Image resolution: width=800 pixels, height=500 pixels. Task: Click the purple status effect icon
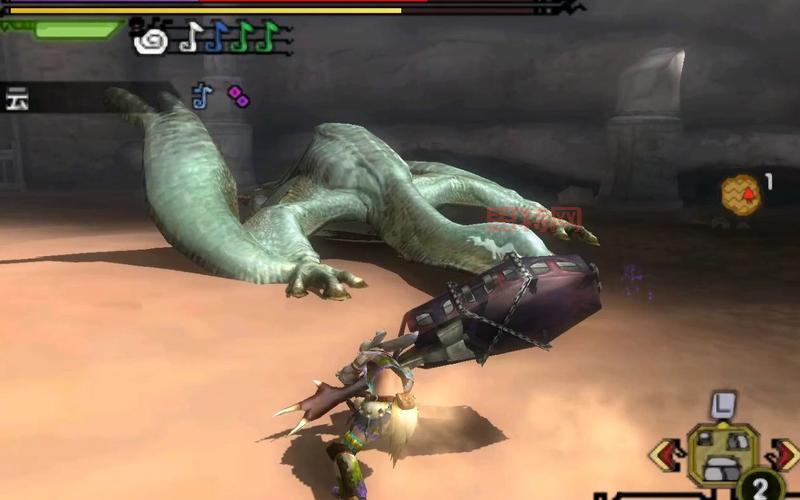[x=237, y=95]
